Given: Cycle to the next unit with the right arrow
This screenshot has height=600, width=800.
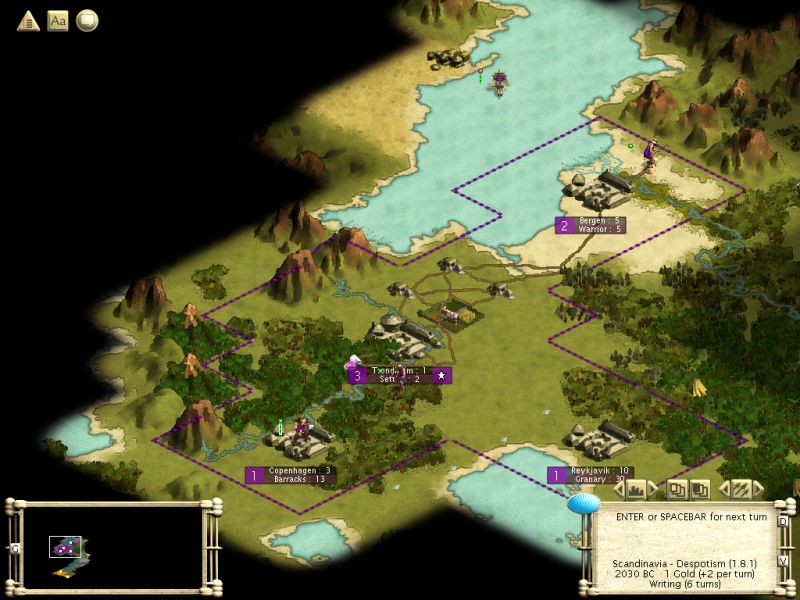Looking at the screenshot, I should [x=759, y=489].
